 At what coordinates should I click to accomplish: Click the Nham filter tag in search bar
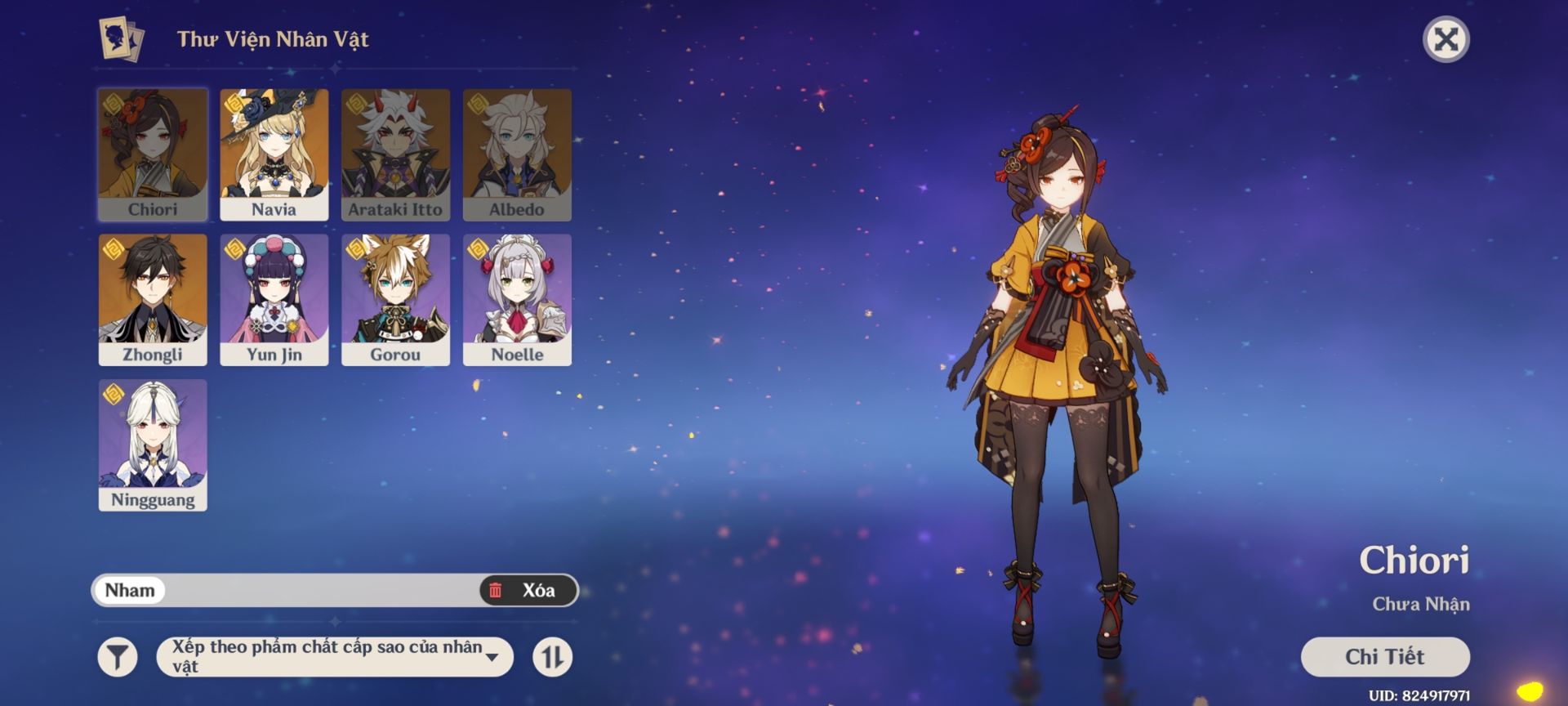[x=130, y=590]
